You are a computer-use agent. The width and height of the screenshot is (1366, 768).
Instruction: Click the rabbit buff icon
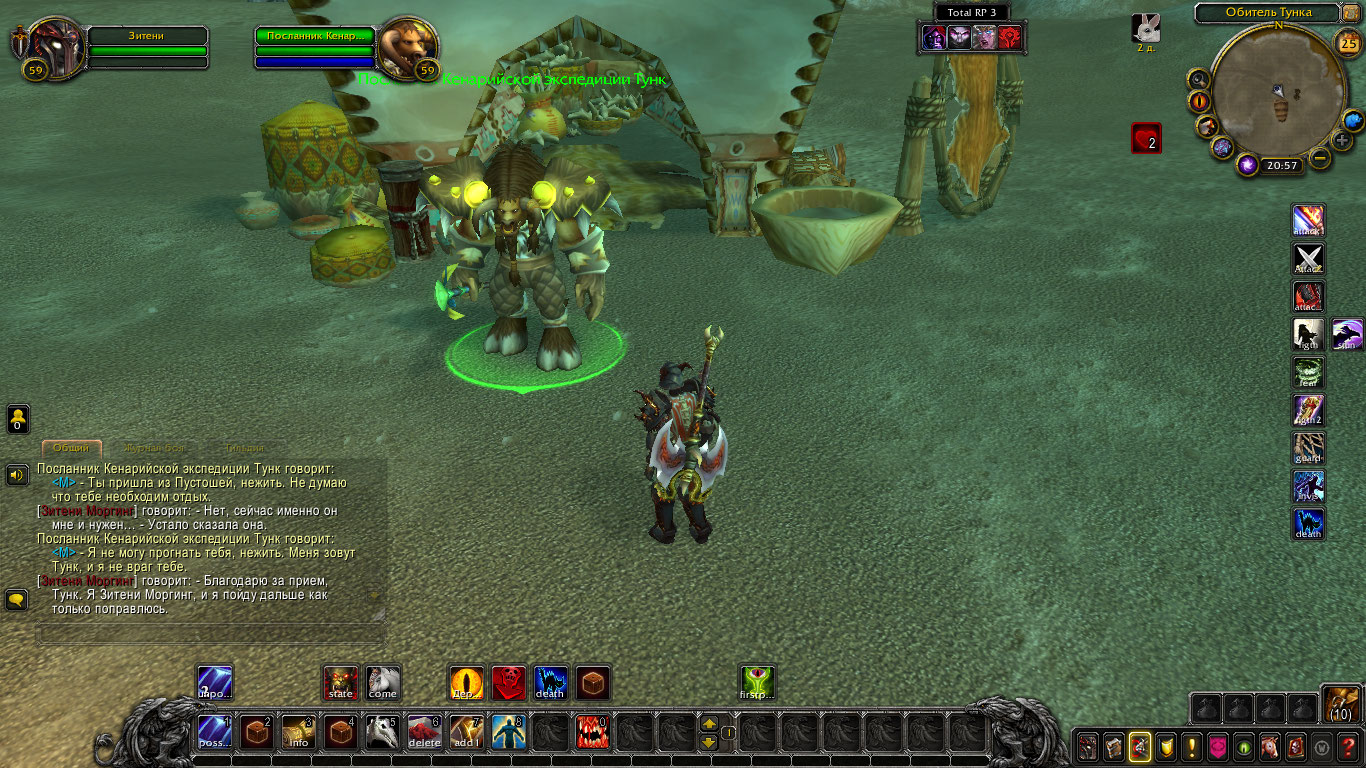[x=1146, y=28]
